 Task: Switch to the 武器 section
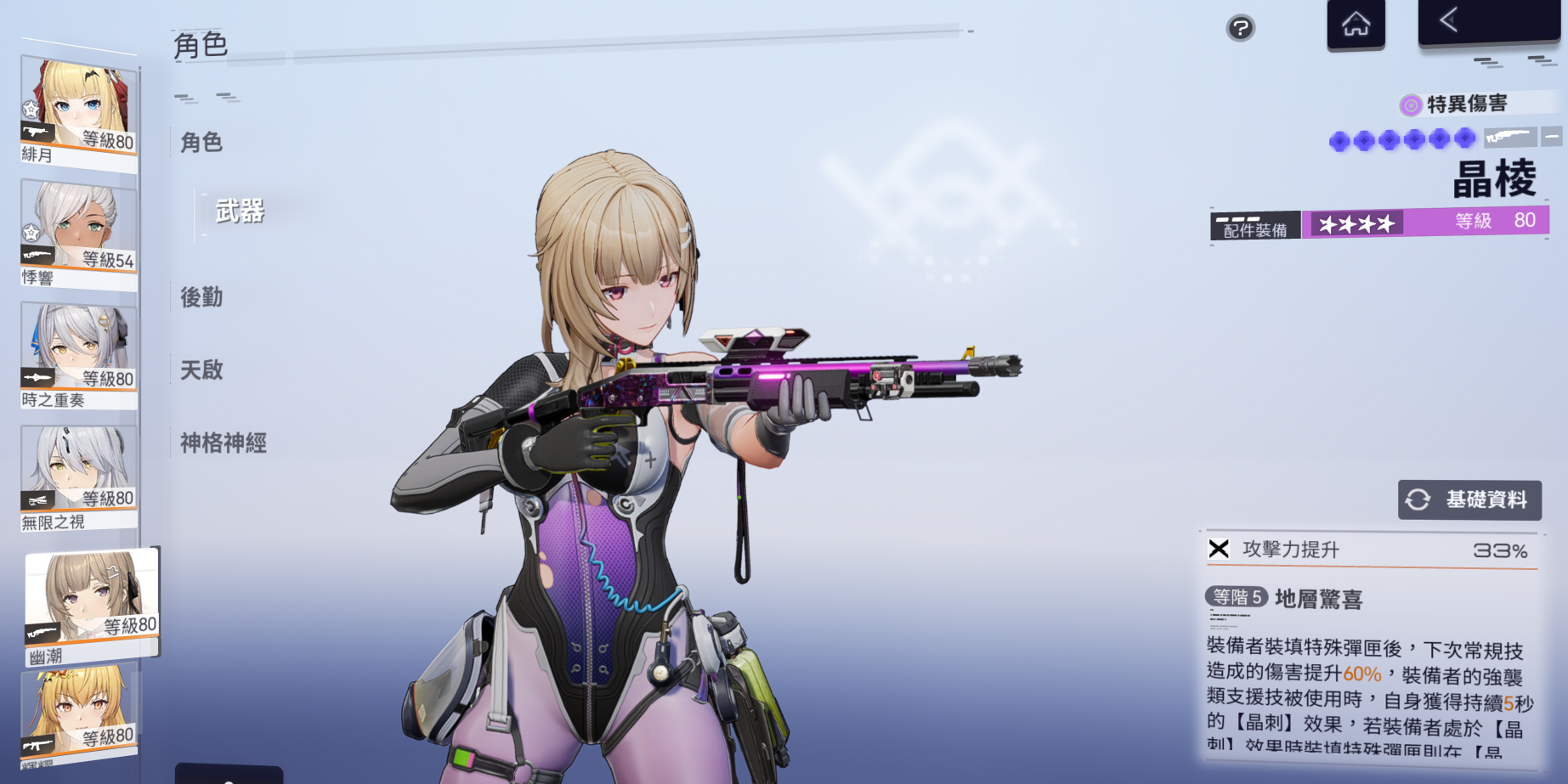(240, 212)
